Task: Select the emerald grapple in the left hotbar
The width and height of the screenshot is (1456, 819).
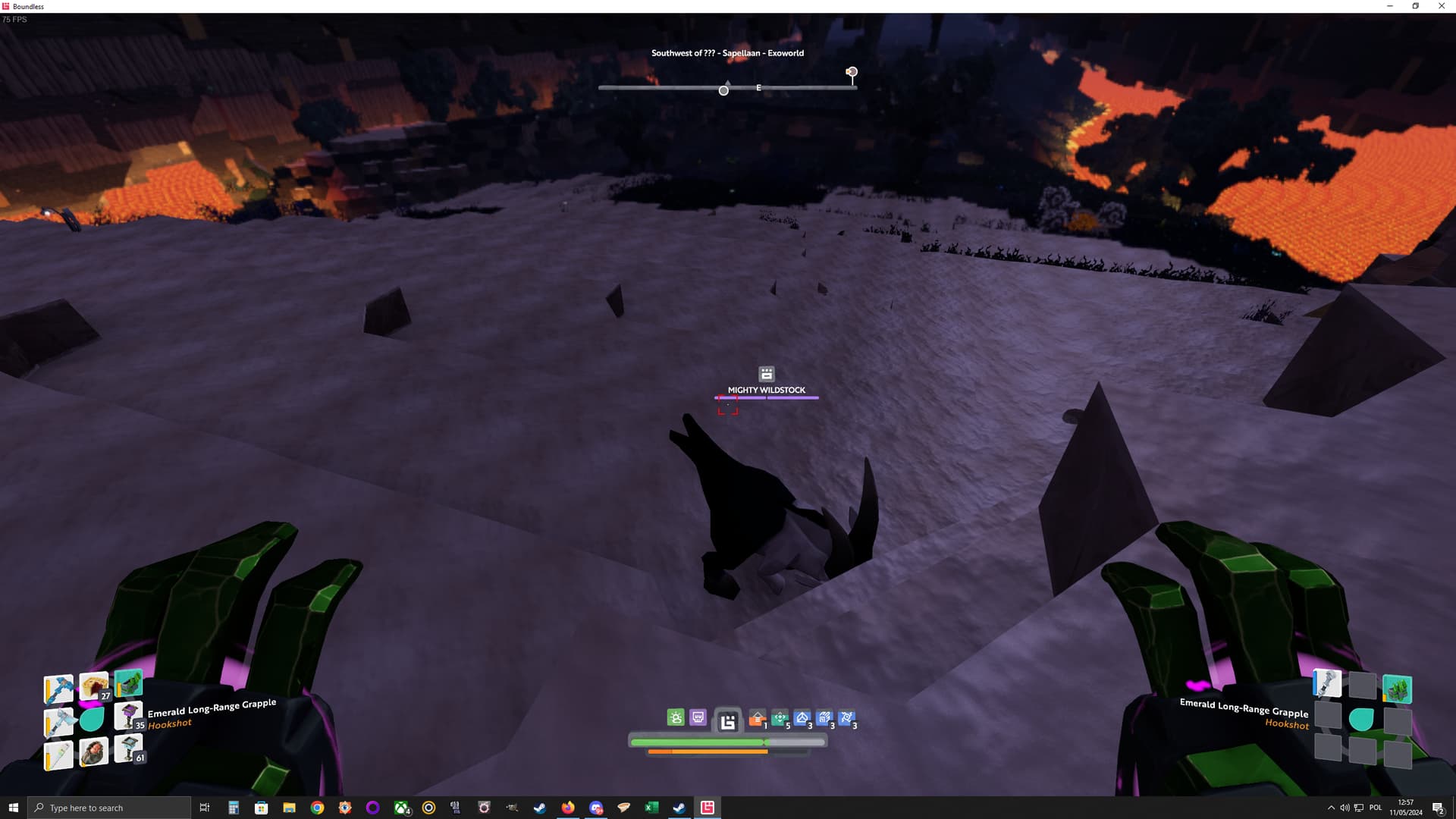Action: [128, 683]
